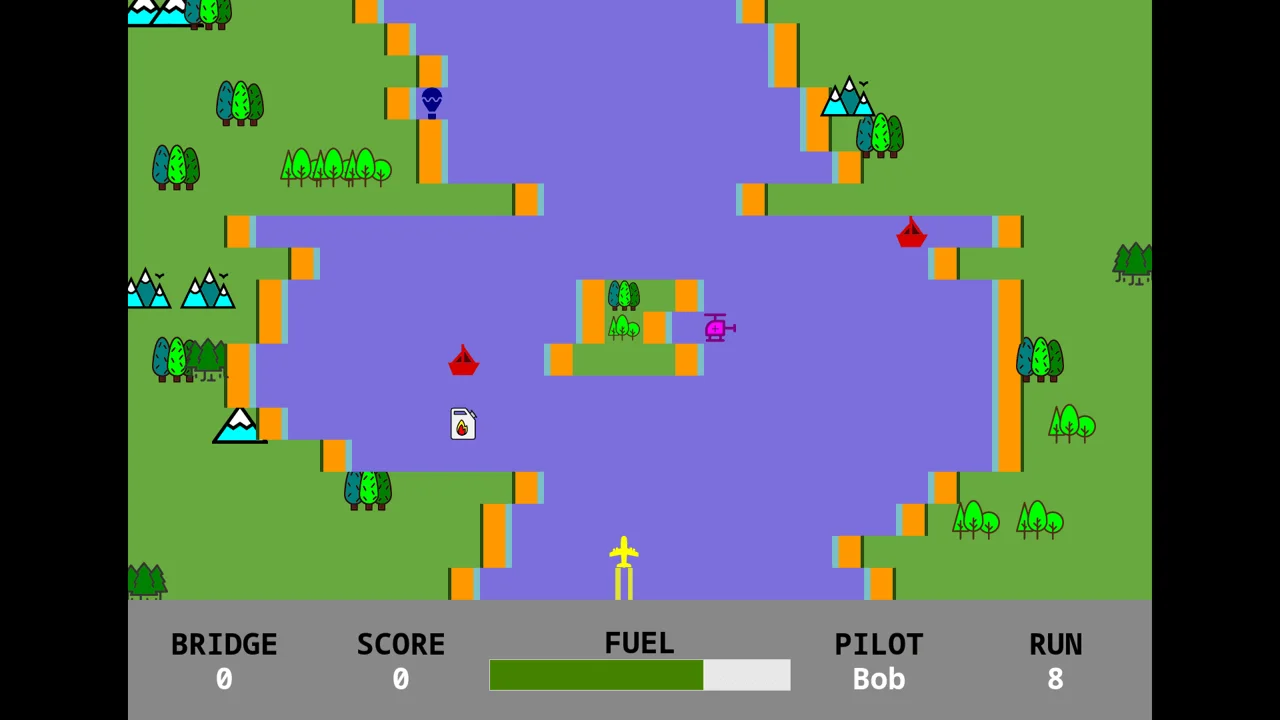Target the red ship near the fuel can
The height and width of the screenshot is (720, 1280).
pos(463,361)
